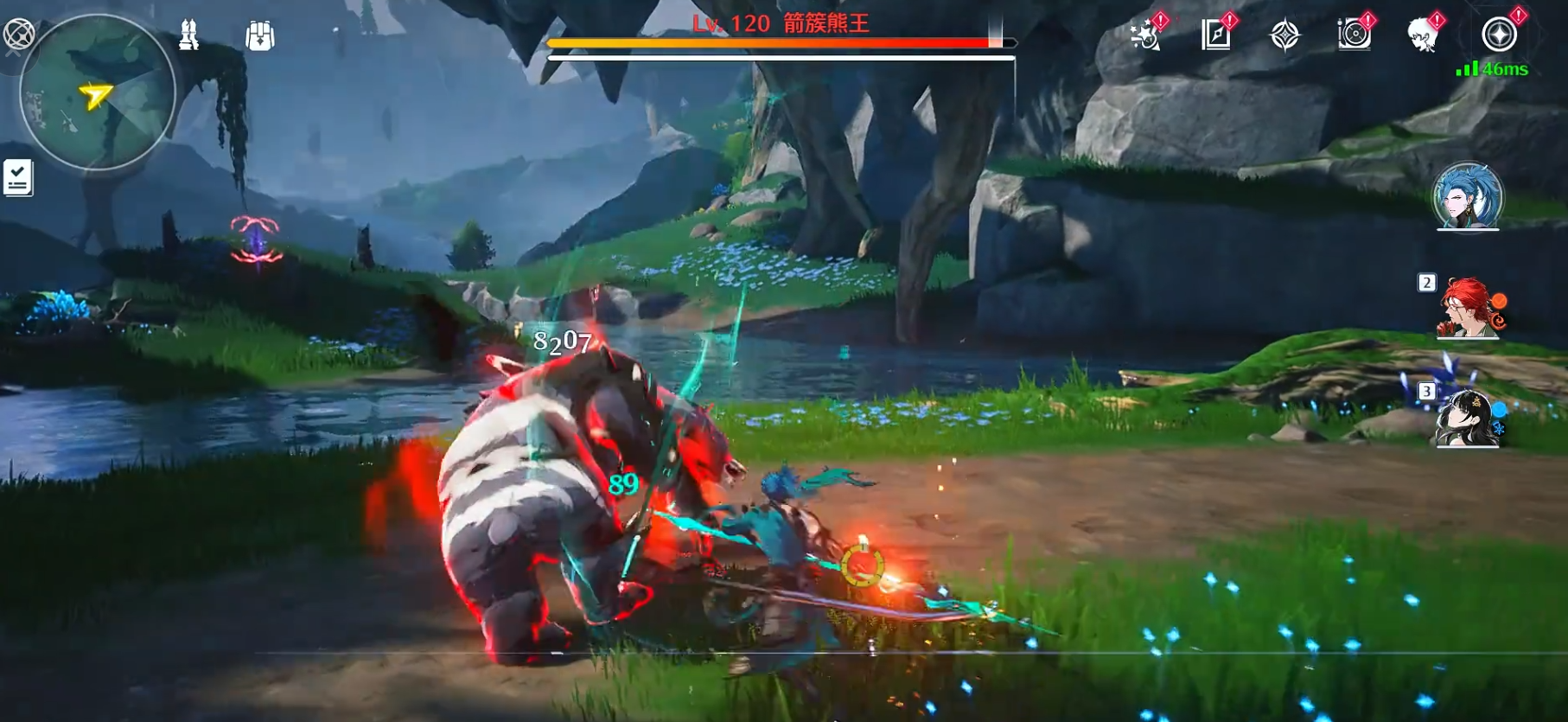Open the chess pieces team icon
Viewport: 1568px width, 722px height.
point(188,35)
